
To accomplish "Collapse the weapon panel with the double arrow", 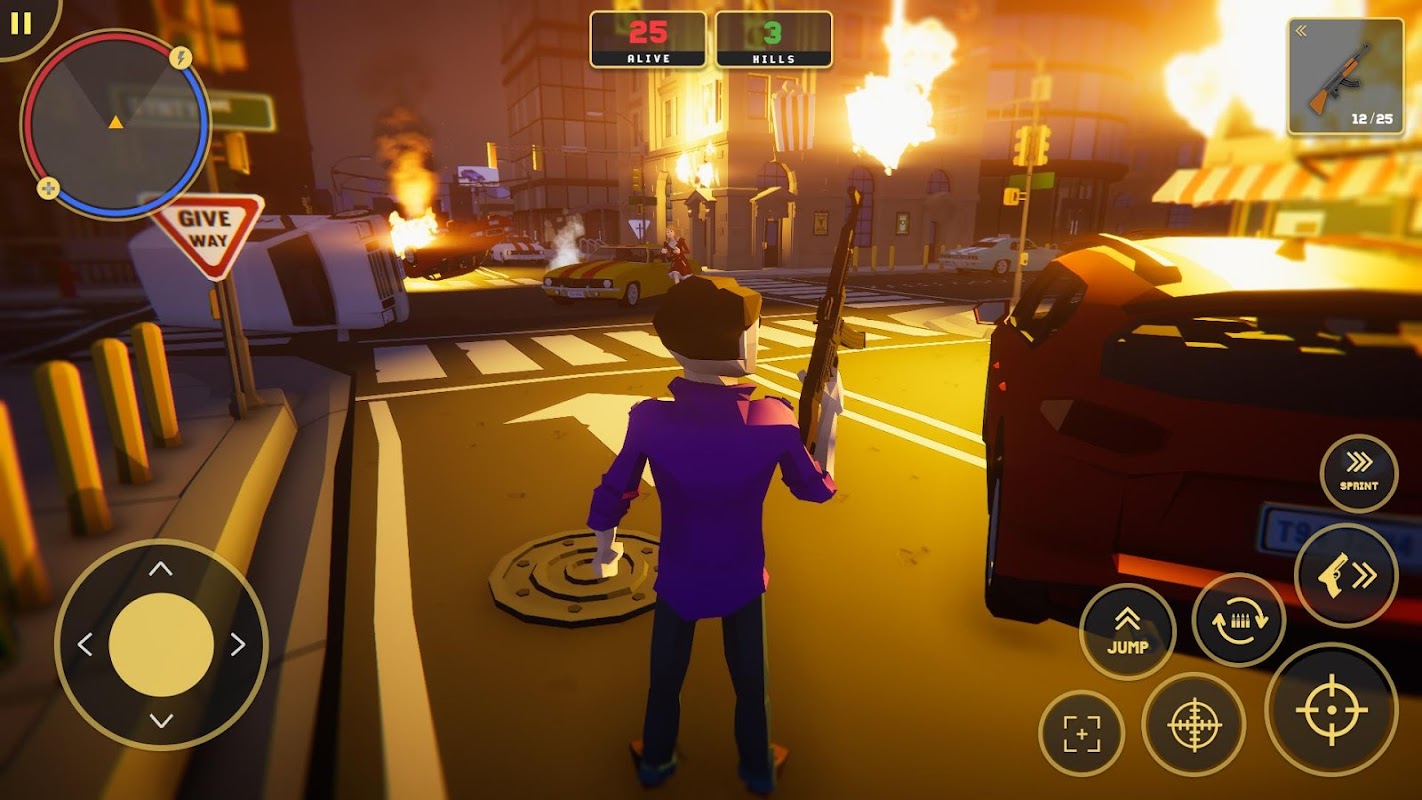I will point(1302,31).
